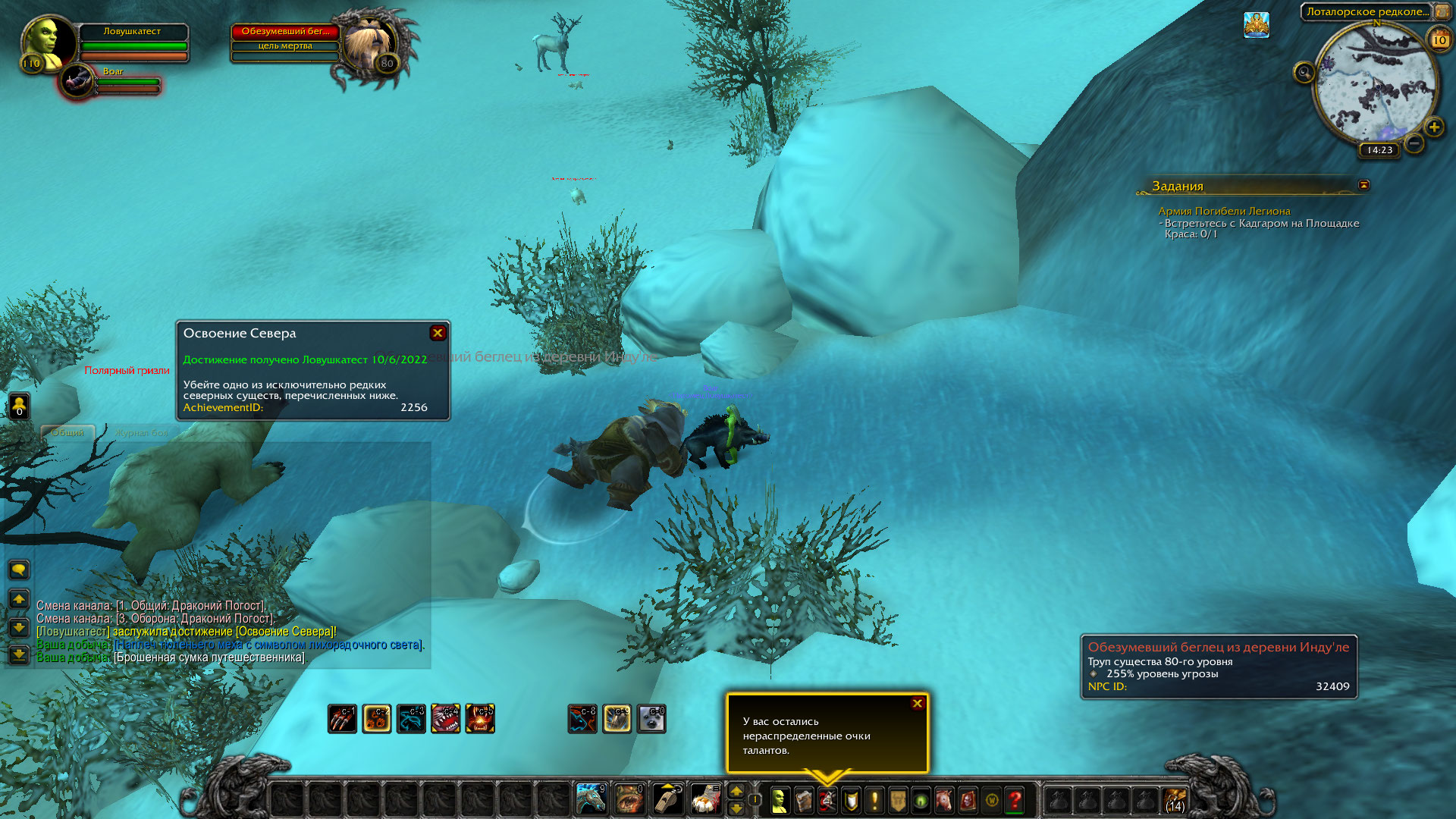Open the world map button beside zone name

point(1442,11)
